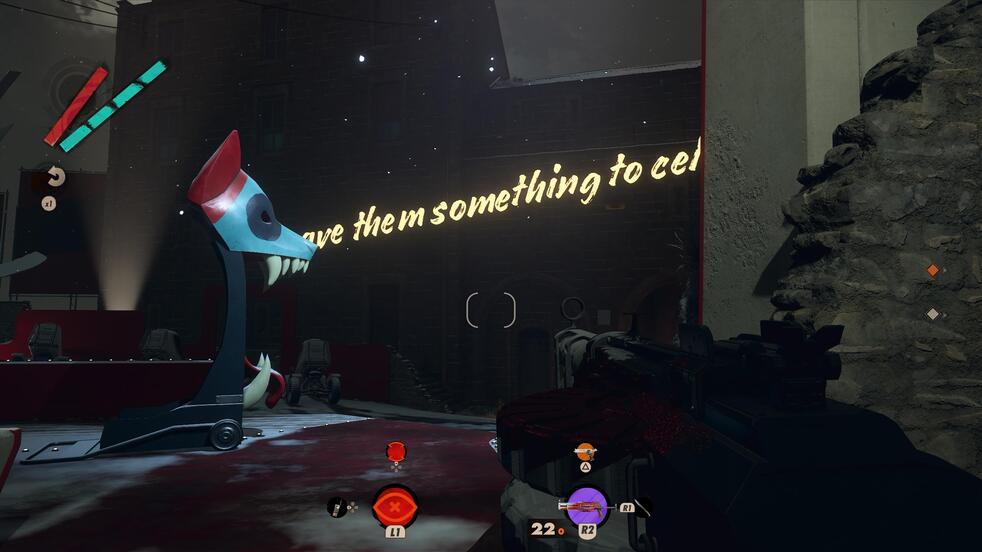Click the Reprise rewind arrow icon
The height and width of the screenshot is (552, 982).
pyautogui.click(x=55, y=177)
